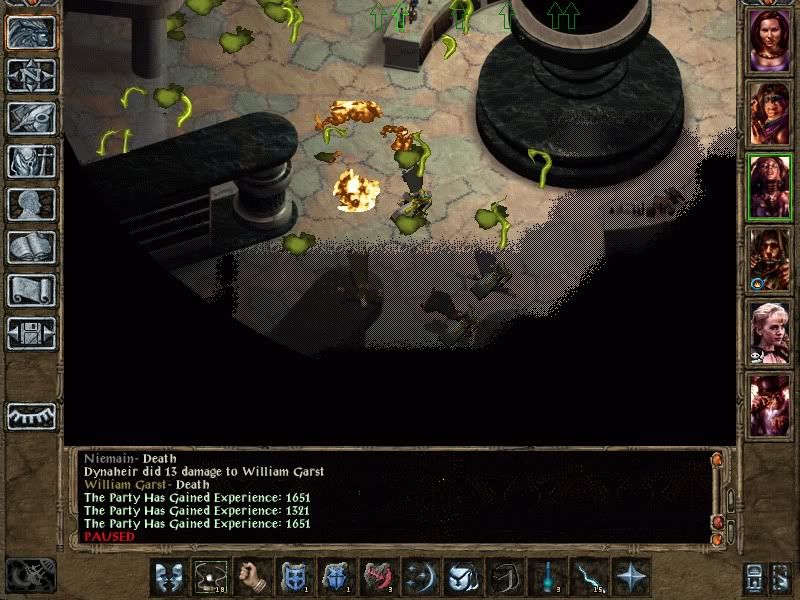Image resolution: width=800 pixels, height=600 pixels.
Task: Open the priest scroll screen
Action: click(31, 291)
